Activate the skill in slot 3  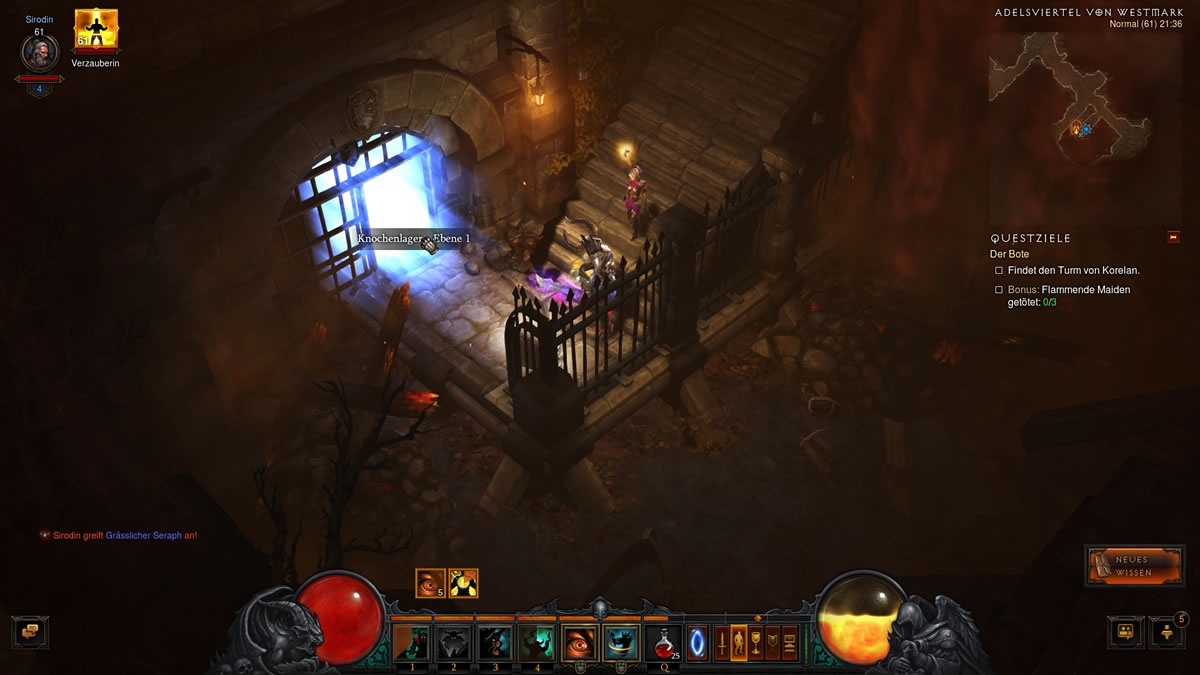[x=495, y=642]
